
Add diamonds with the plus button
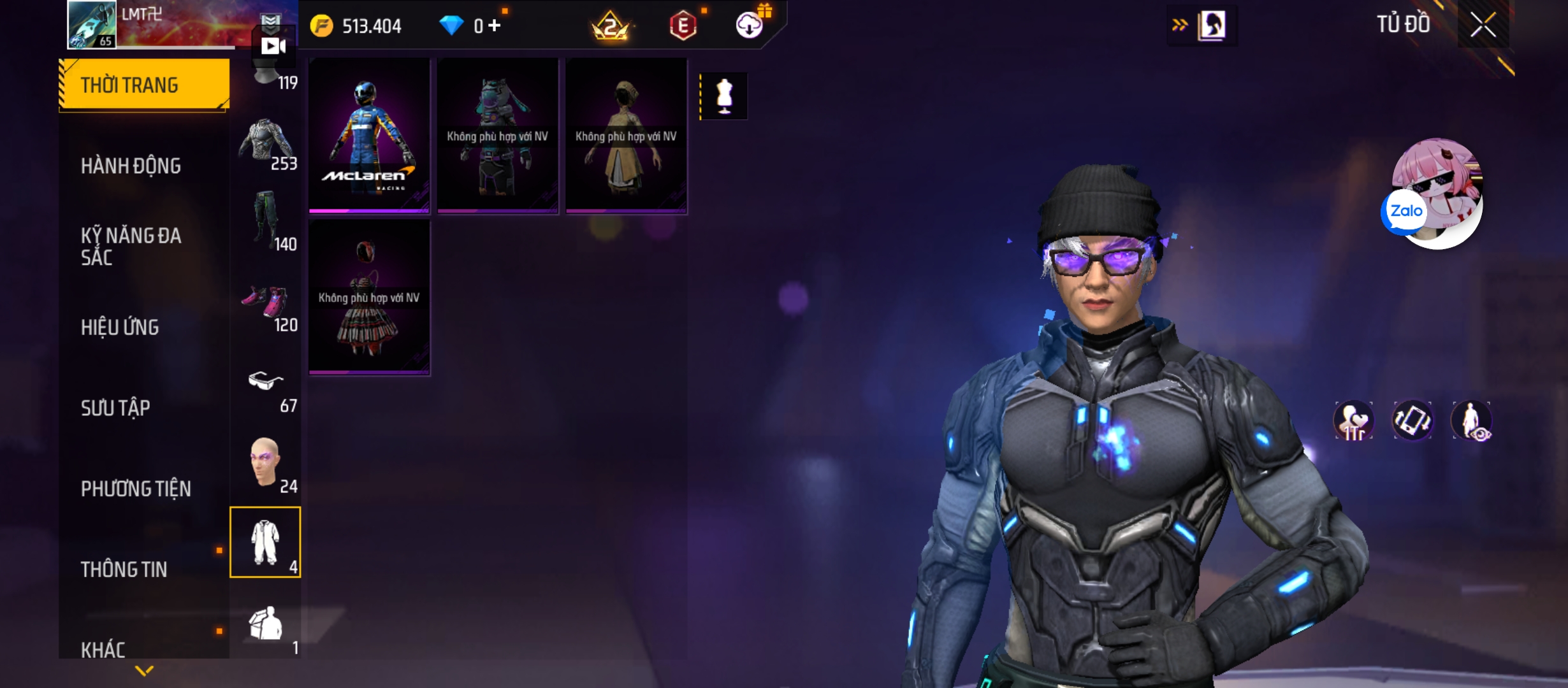click(495, 26)
